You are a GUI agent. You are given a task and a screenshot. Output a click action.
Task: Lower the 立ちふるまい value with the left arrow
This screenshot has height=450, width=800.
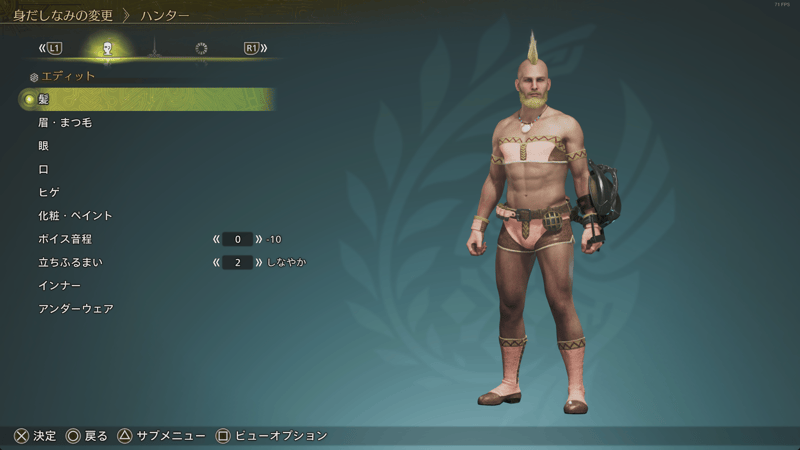[x=216, y=263]
